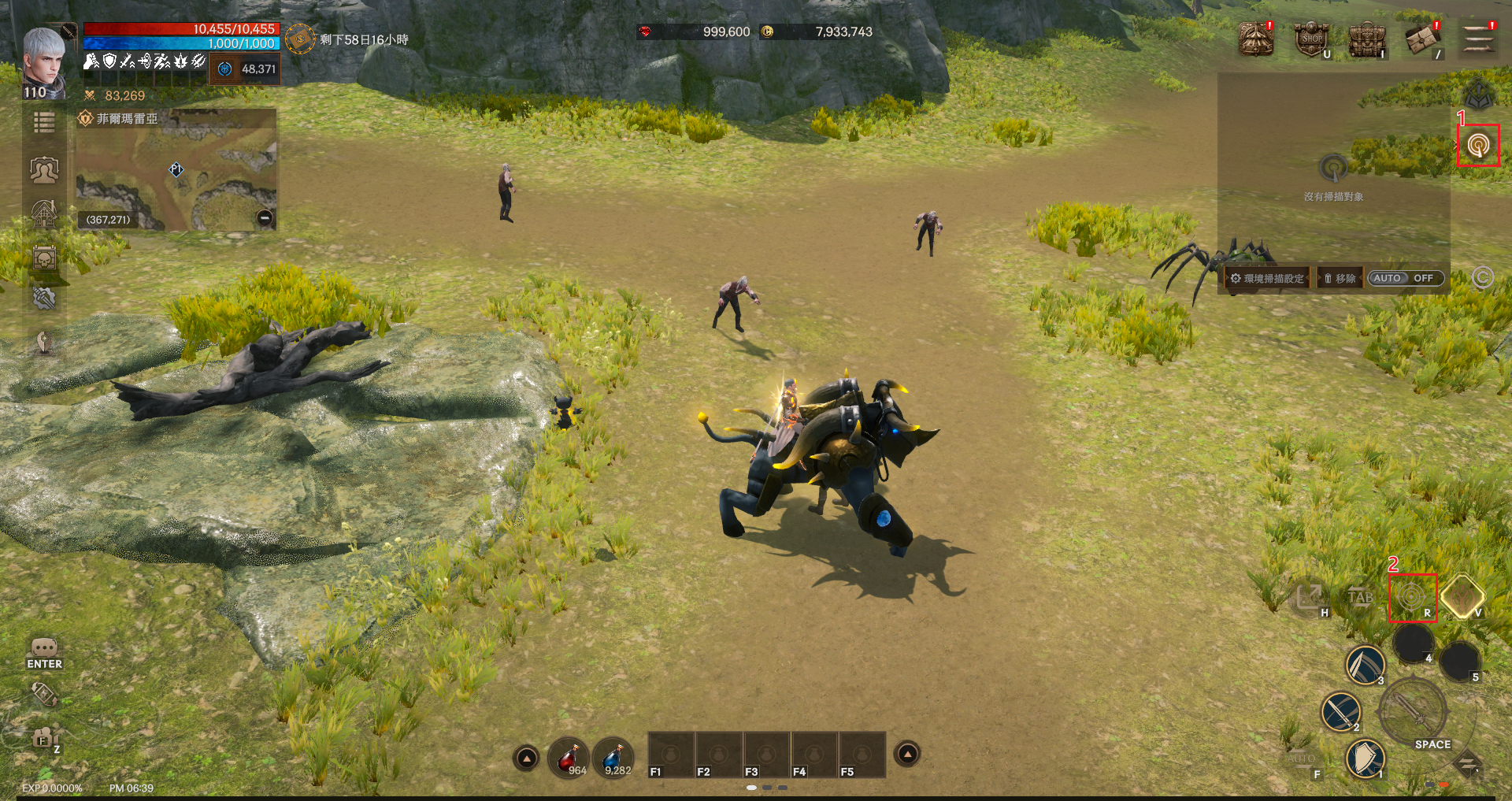The image size is (1512, 801).
Task: Open the backpack inventory
Action: [x=1367, y=39]
